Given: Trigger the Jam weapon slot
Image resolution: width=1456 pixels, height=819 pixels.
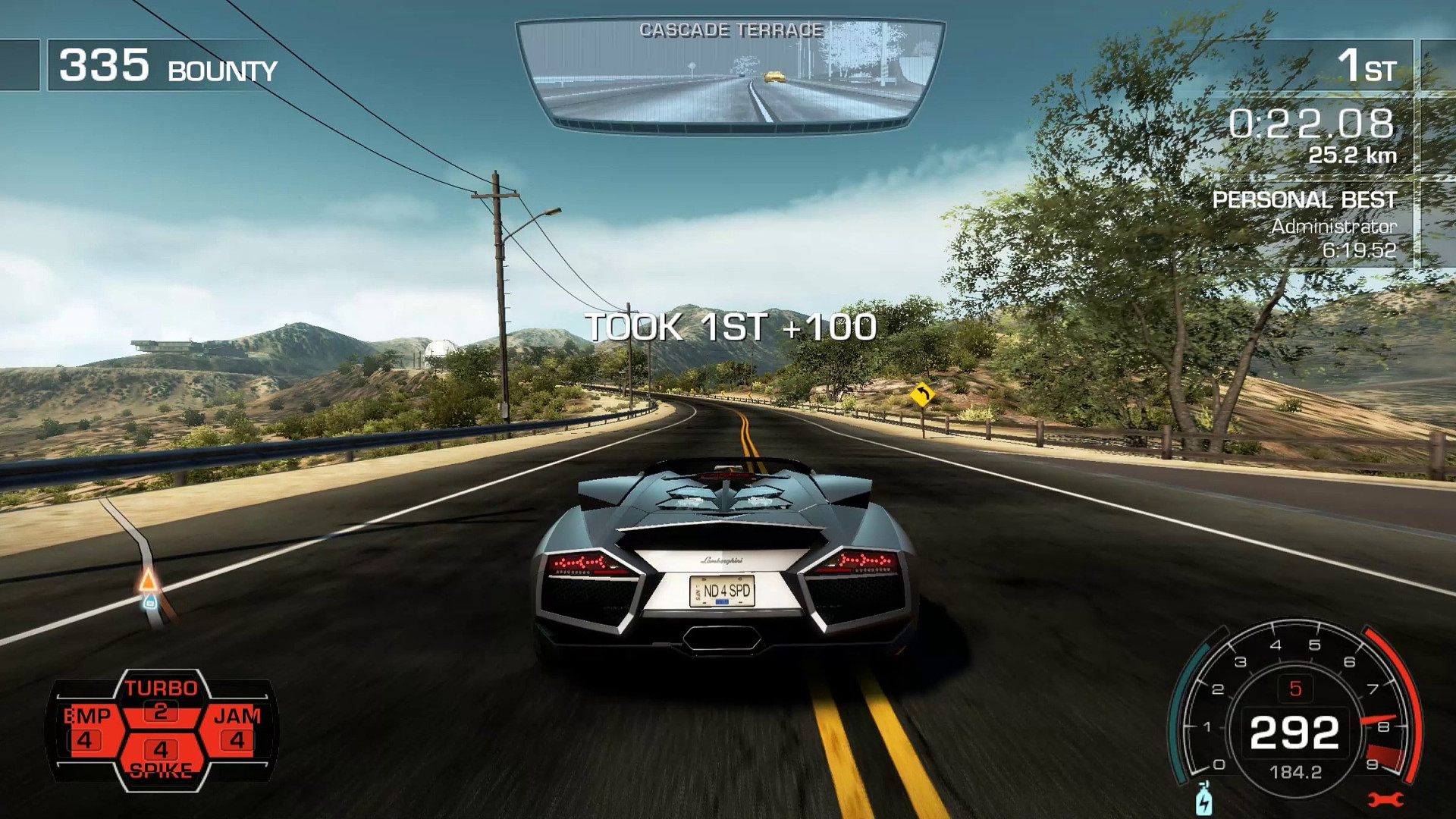Looking at the screenshot, I should click(x=237, y=729).
